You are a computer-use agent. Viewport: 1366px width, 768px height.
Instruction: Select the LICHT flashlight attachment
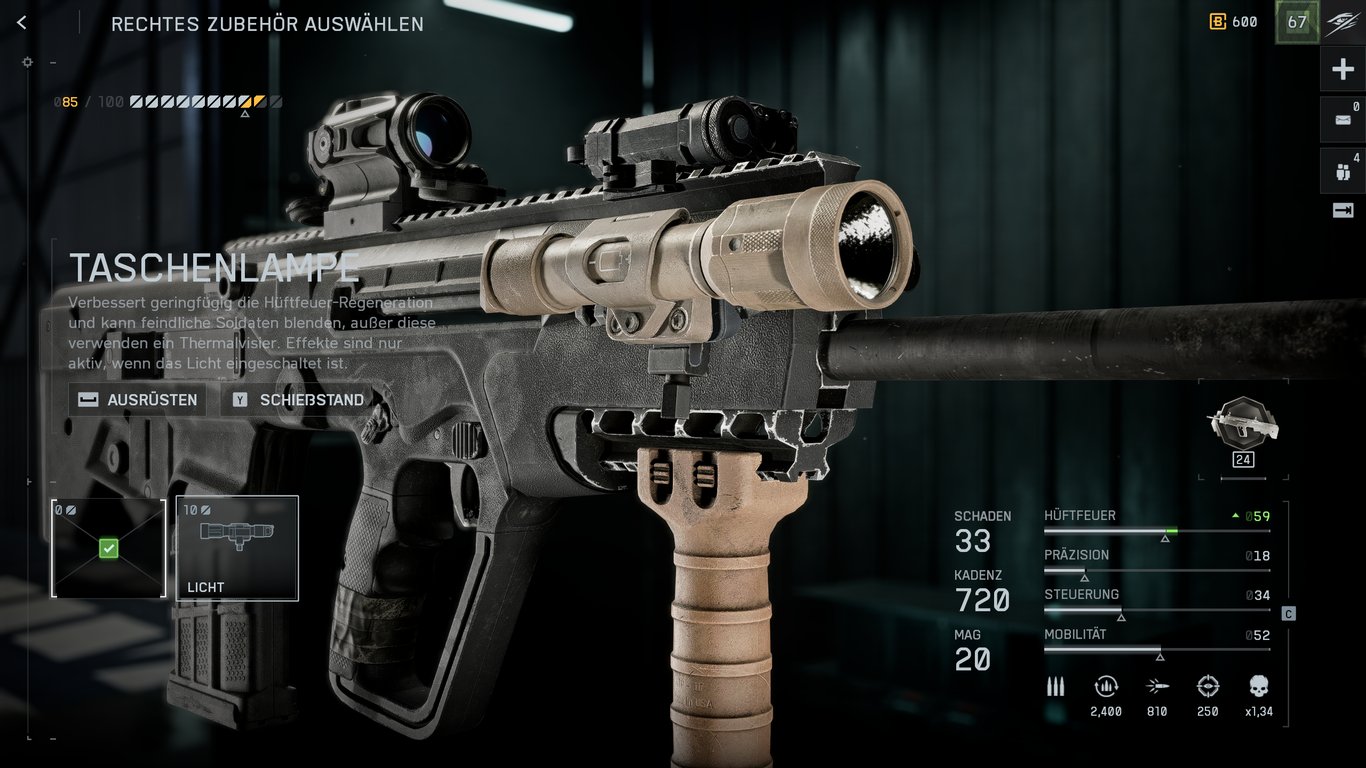(236, 547)
